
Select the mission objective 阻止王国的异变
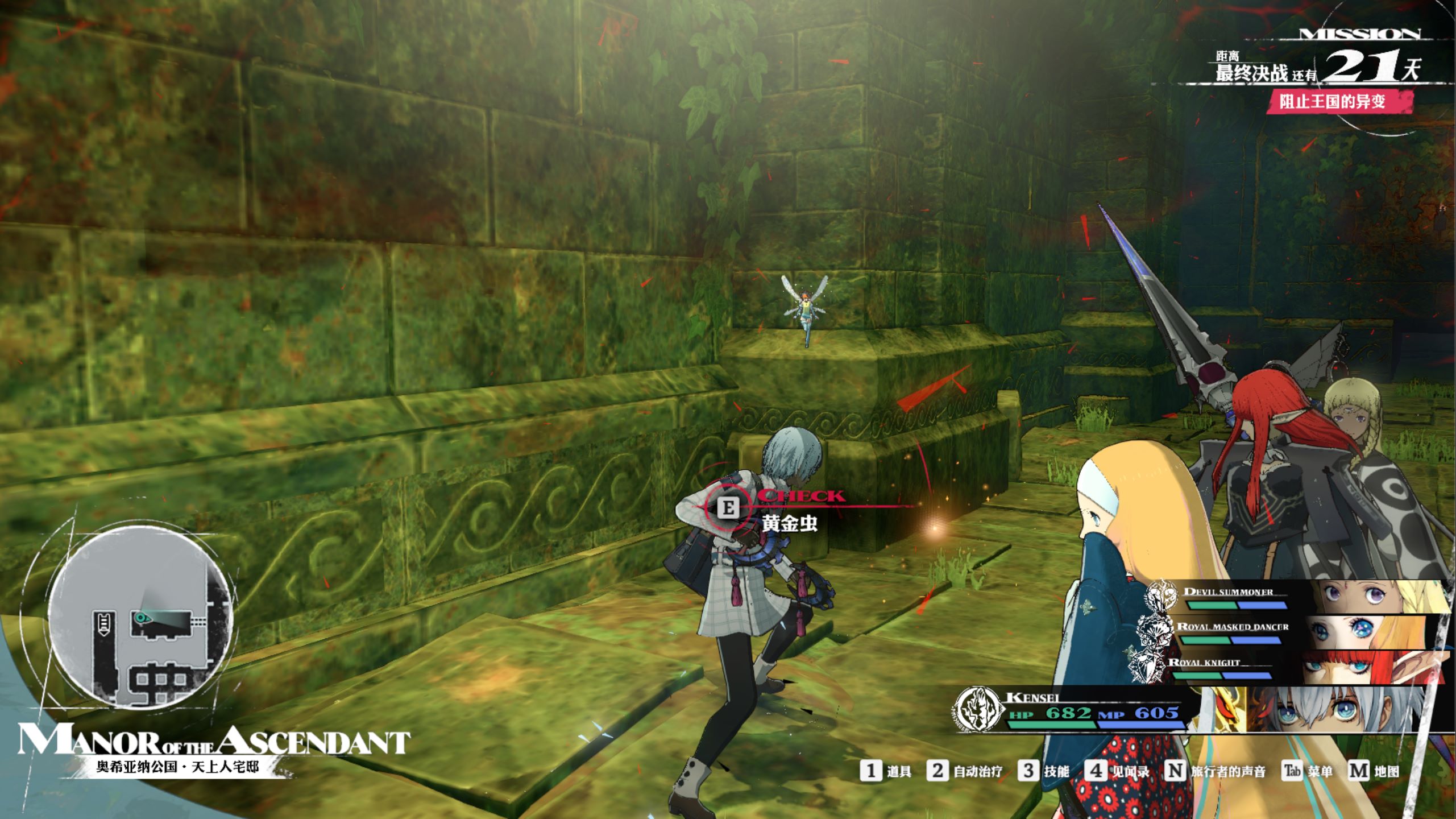1332,102
